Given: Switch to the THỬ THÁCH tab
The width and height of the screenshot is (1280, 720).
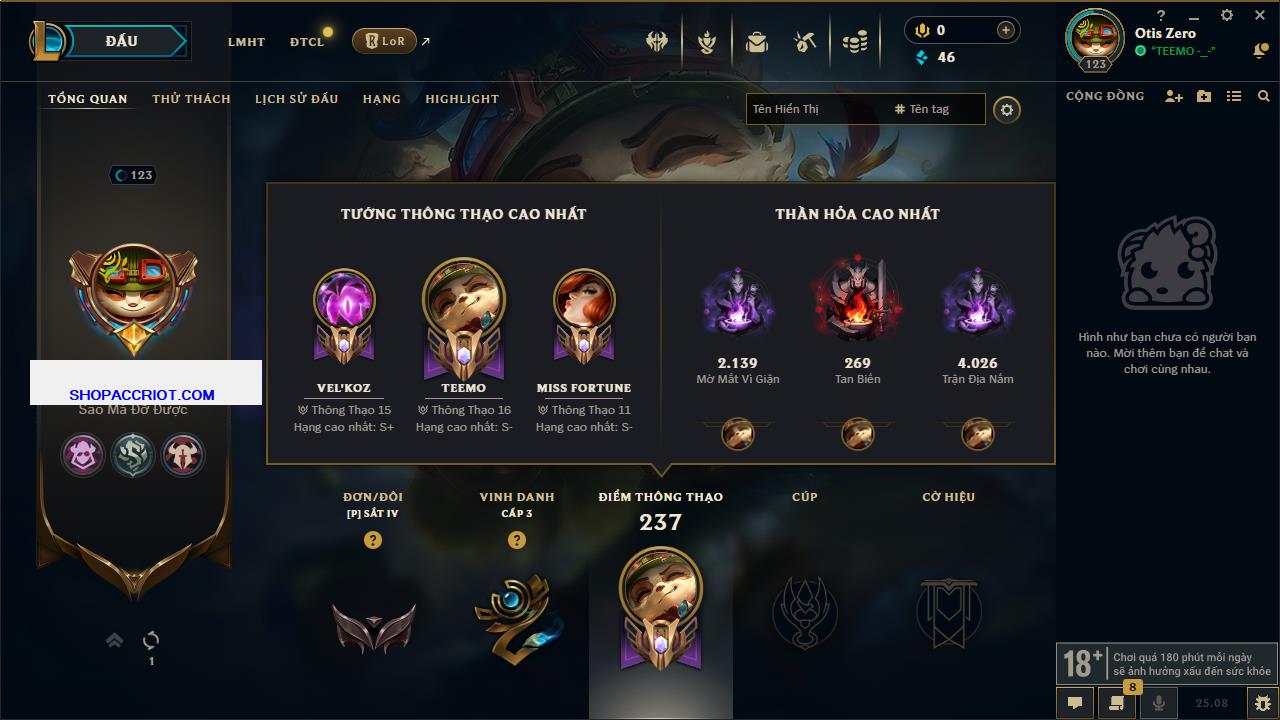Looking at the screenshot, I should tap(191, 99).
